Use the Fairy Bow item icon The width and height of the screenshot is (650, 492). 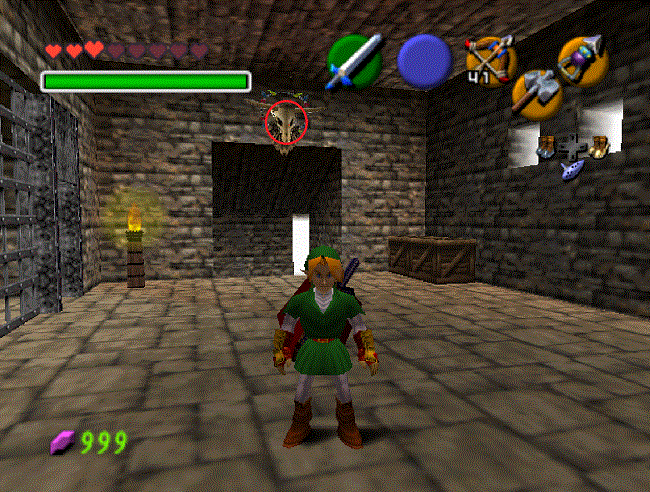[x=490, y=57]
